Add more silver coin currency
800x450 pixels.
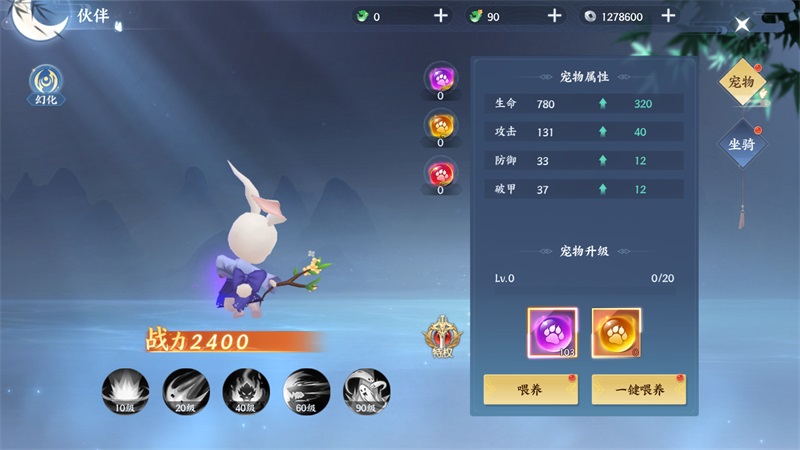[x=669, y=16]
